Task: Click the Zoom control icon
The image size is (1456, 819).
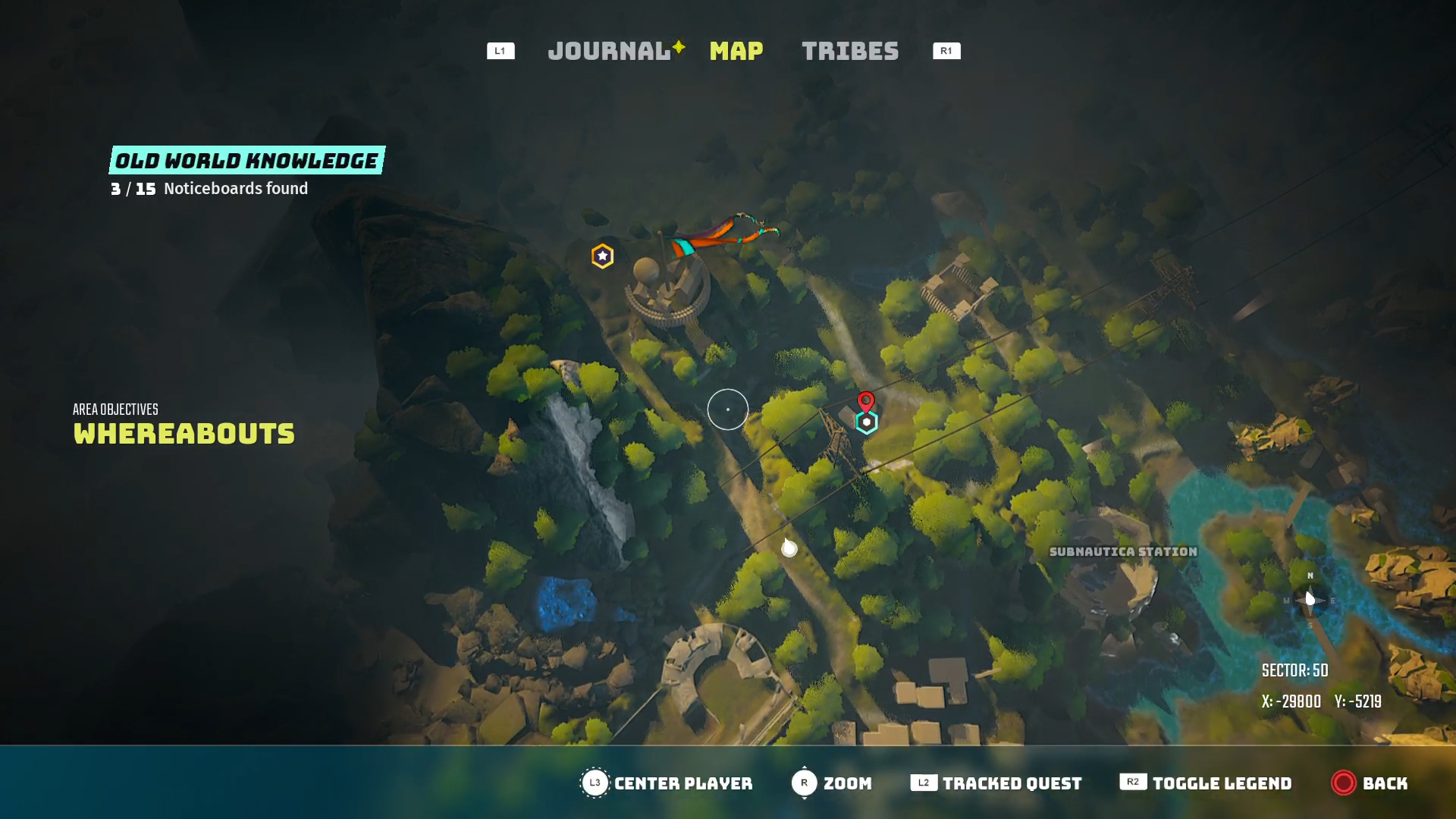Action: click(x=804, y=783)
